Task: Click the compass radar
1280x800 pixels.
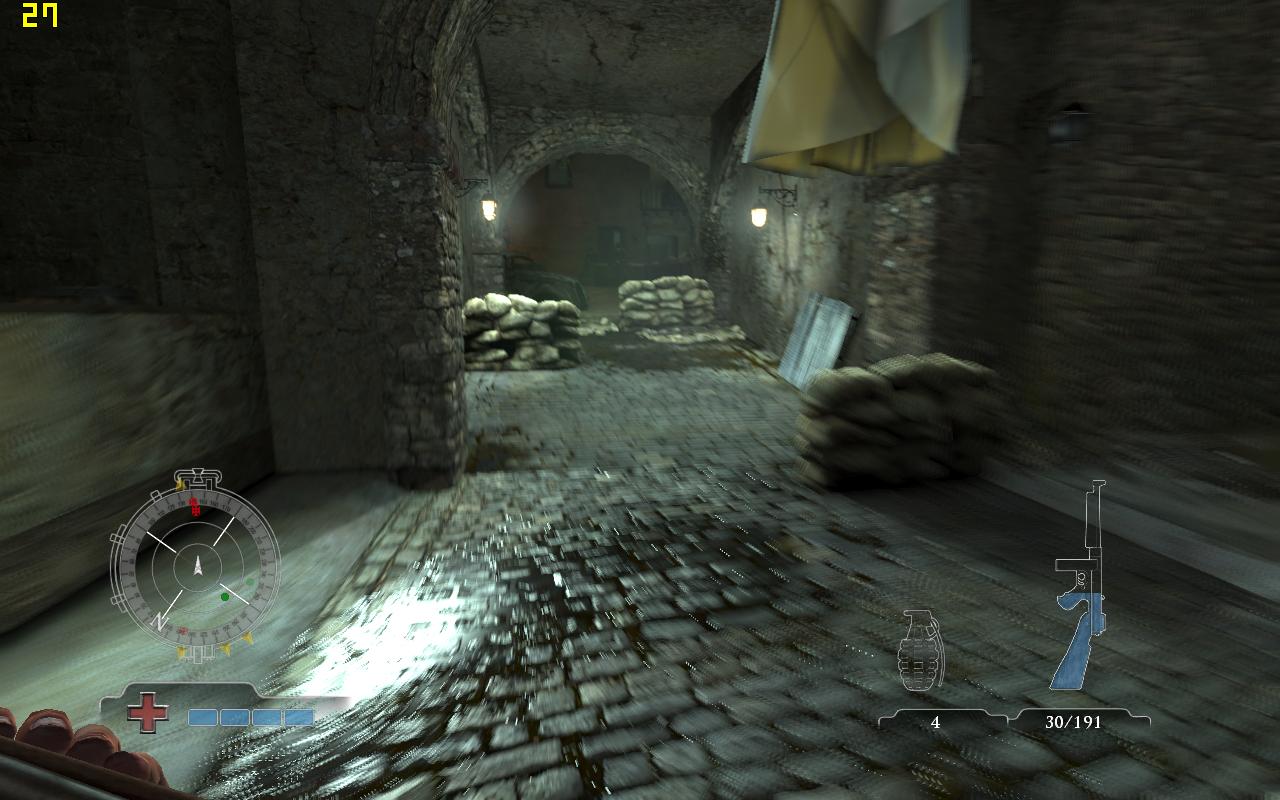Action: 196,567
